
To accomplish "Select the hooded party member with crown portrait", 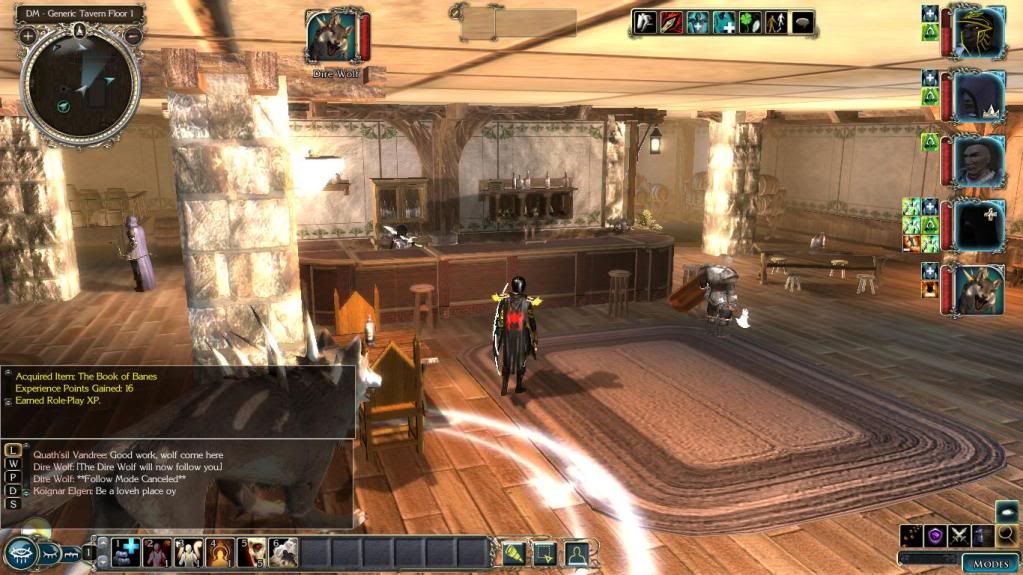I will tap(979, 97).
